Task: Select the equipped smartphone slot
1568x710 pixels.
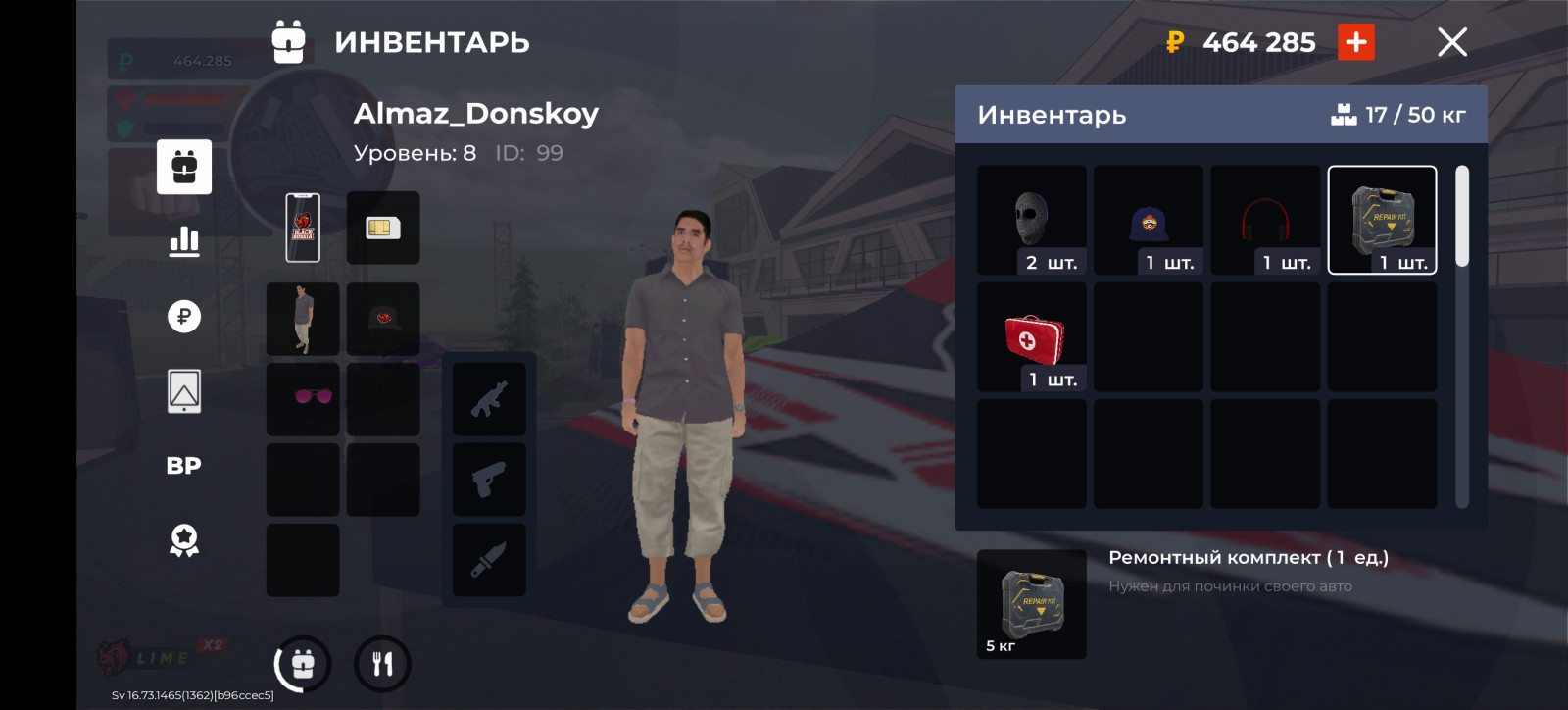Action: point(303,228)
